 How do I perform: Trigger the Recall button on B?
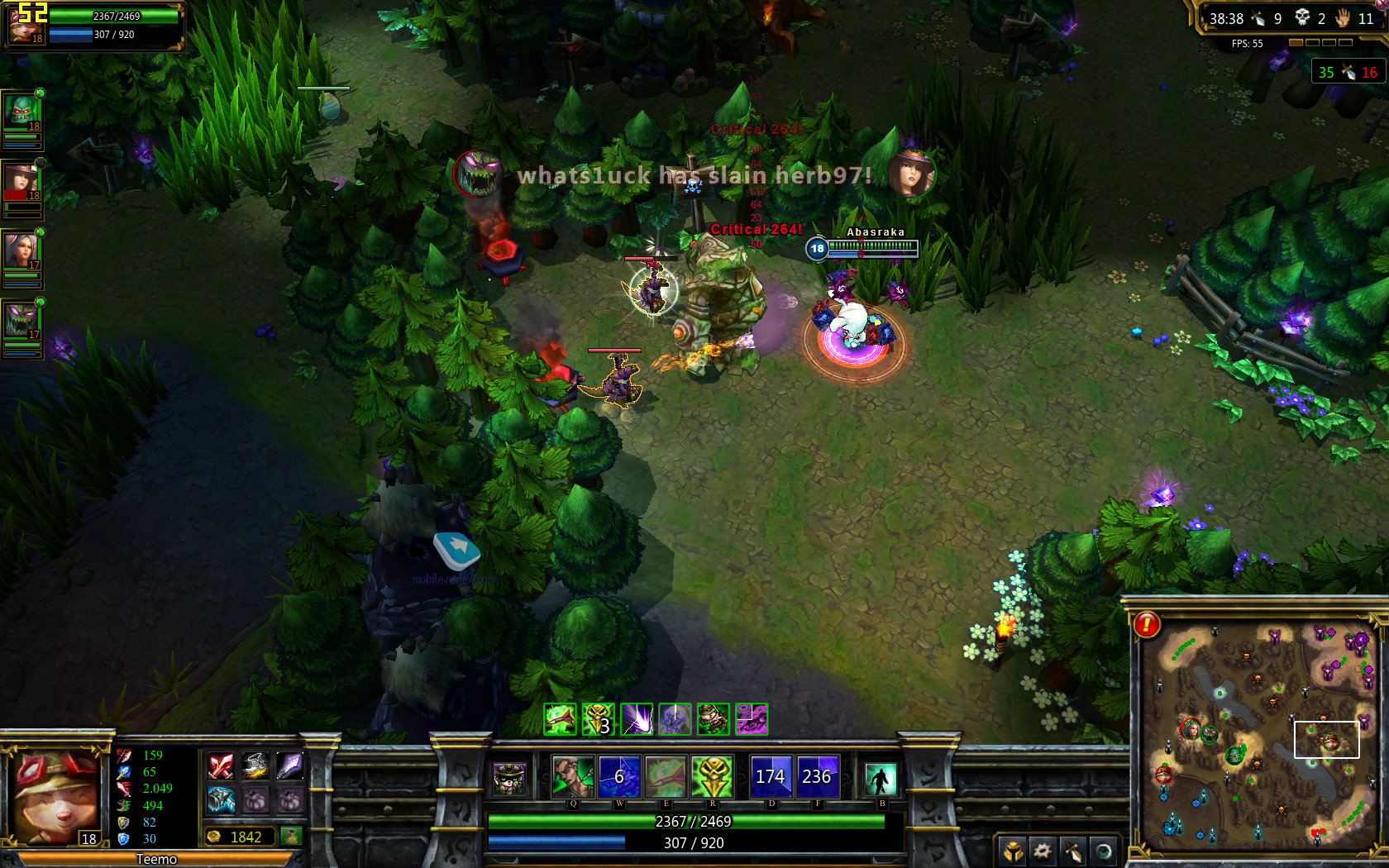[x=881, y=779]
